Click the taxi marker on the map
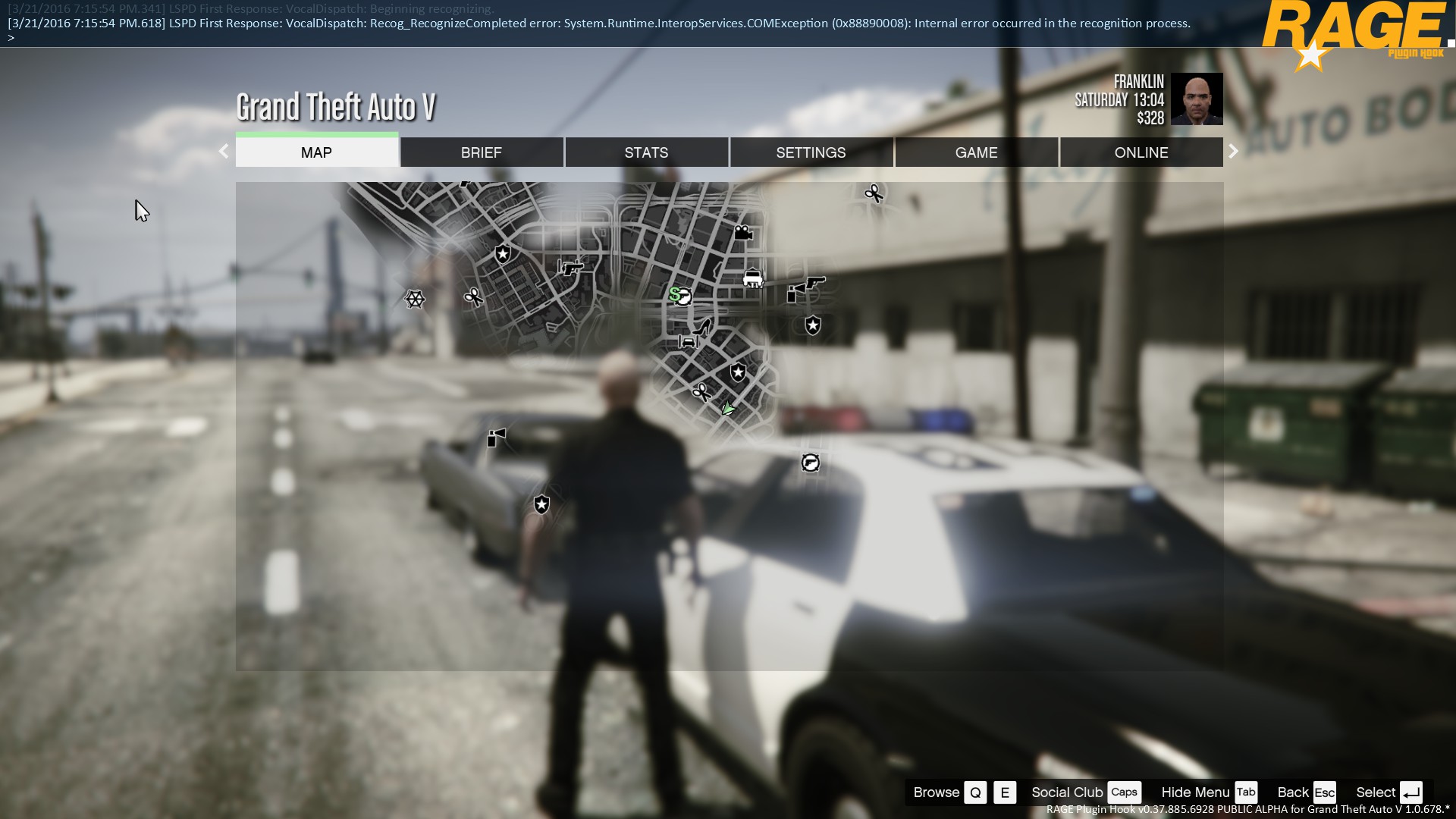The height and width of the screenshot is (819, 1456). pyautogui.click(x=752, y=278)
